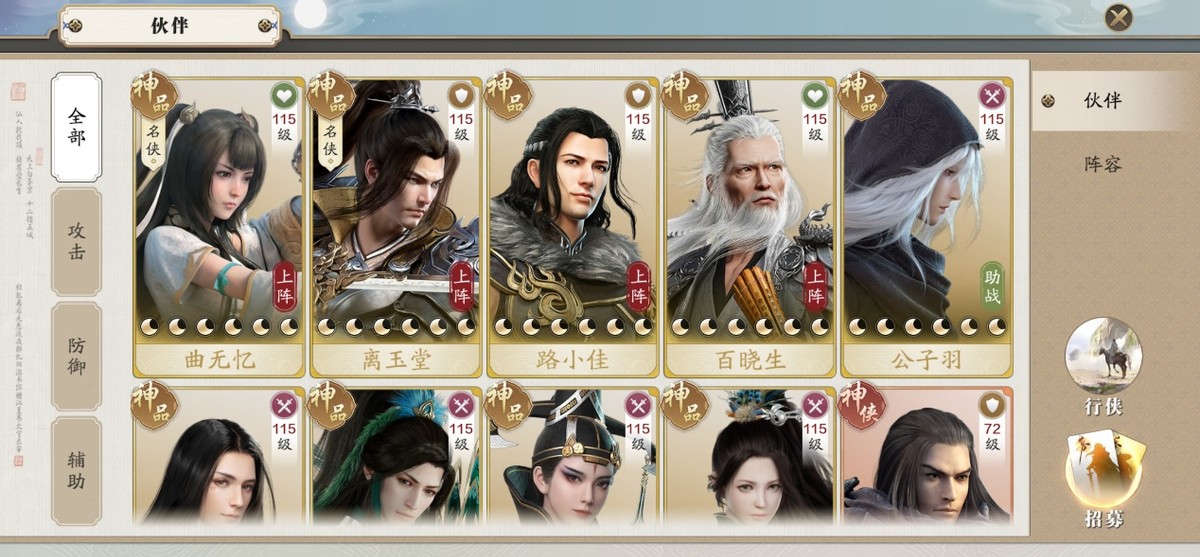Screen dimensions: 1200x557
Task: Pick the 公子羽 companion card
Action: pyautogui.click(x=926, y=220)
